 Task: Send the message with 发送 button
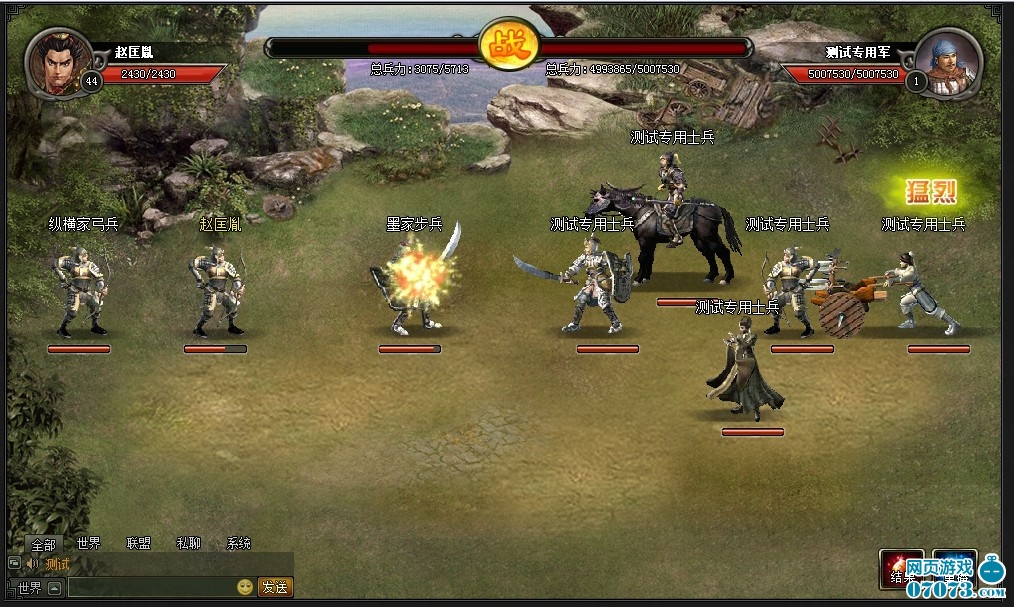tap(275, 587)
